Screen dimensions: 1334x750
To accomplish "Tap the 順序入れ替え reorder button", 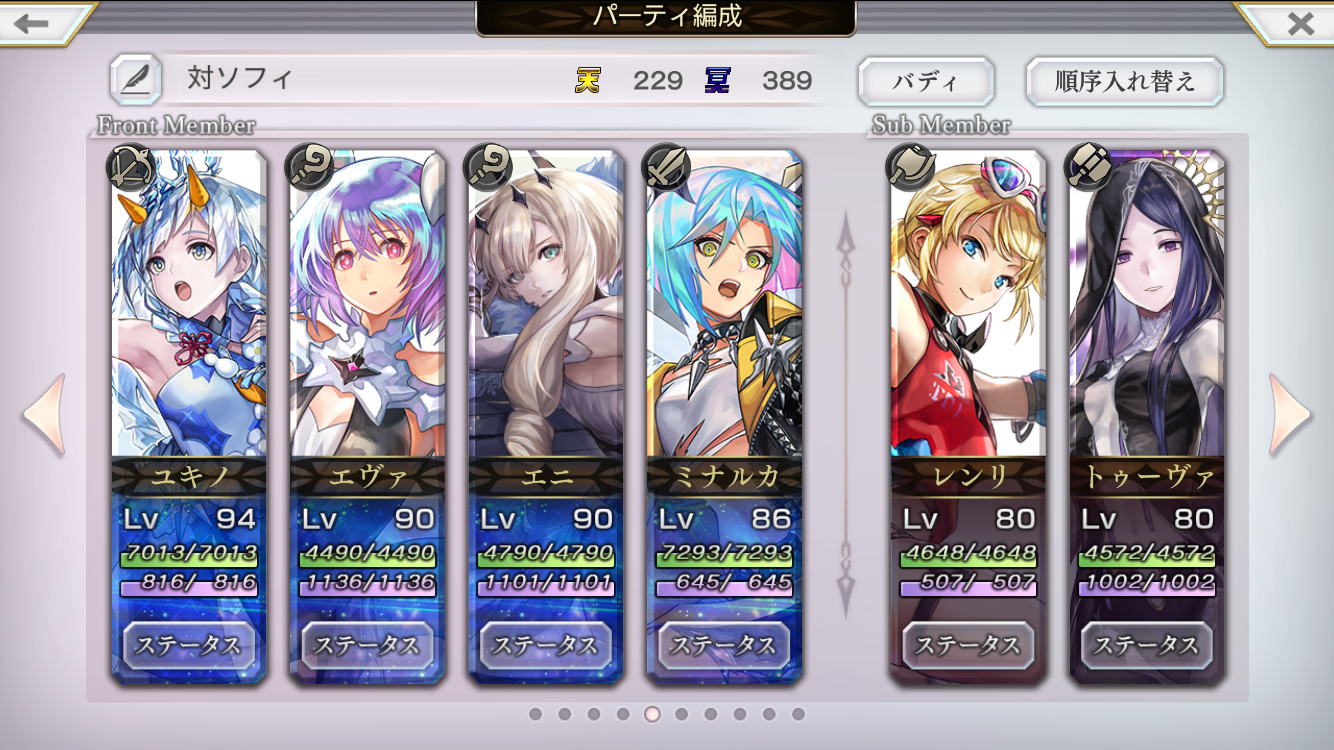I will point(1124,81).
